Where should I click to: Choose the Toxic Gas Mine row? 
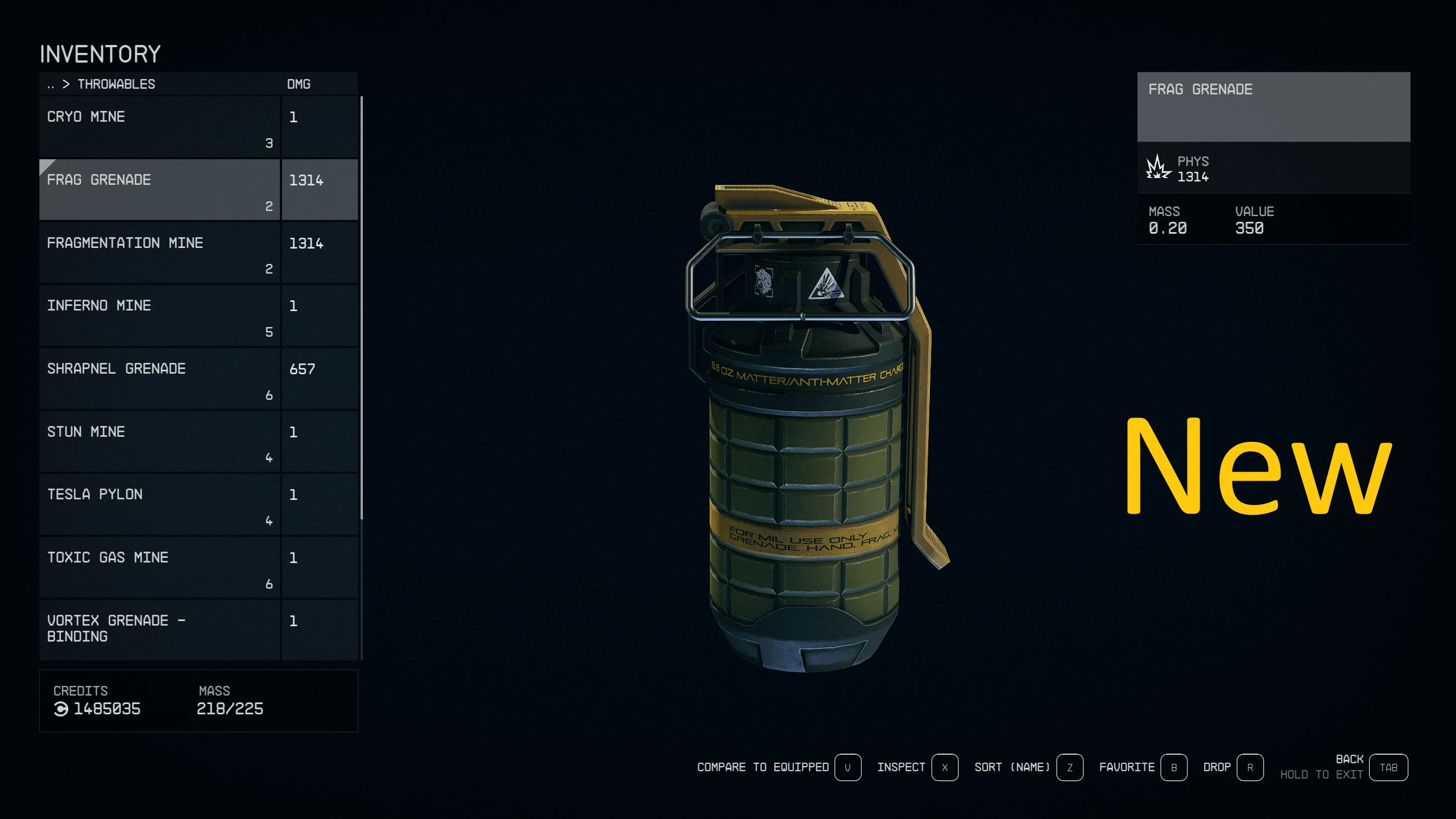pos(159,568)
